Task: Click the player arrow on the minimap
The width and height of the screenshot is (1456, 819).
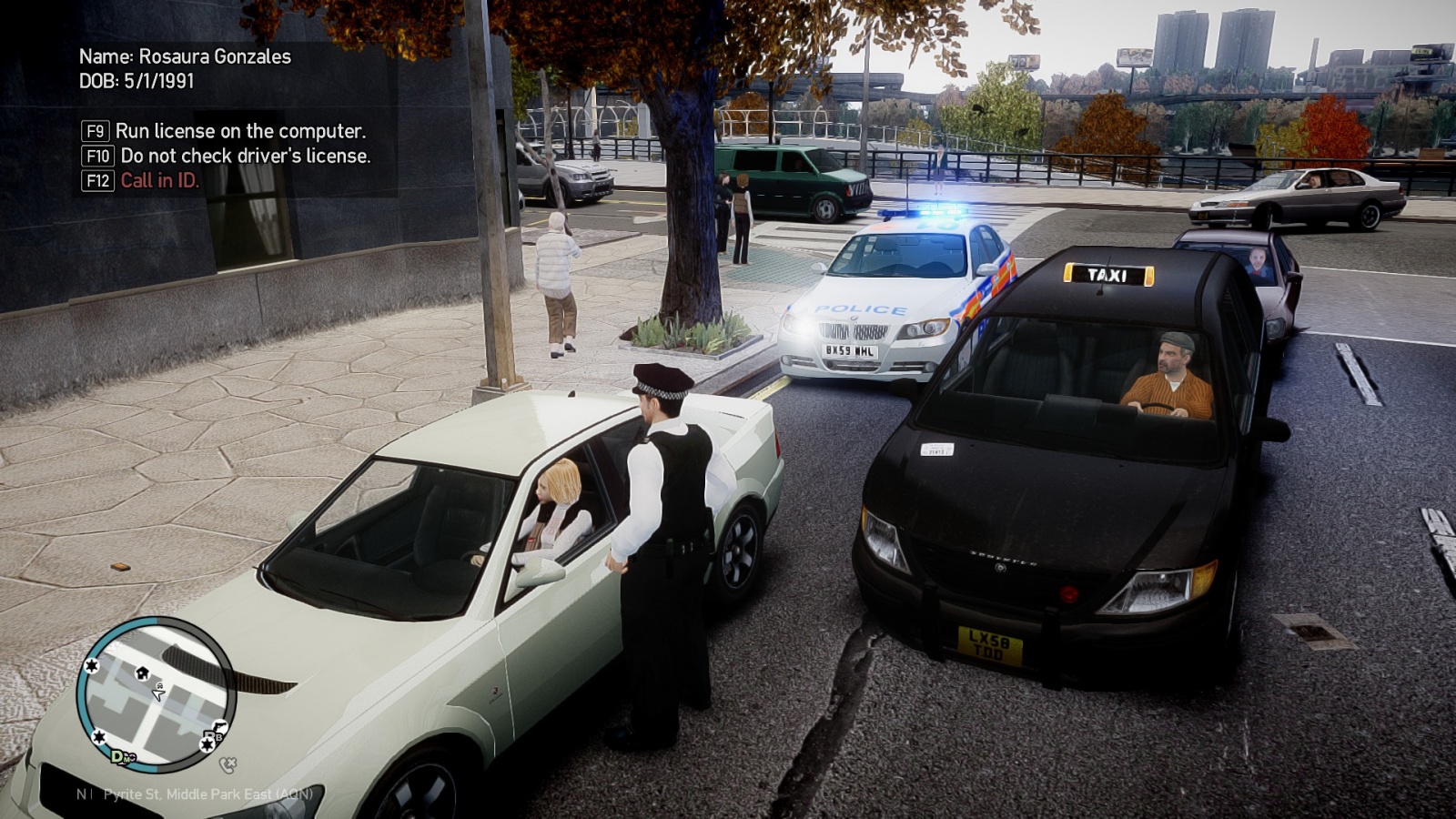Action: (x=158, y=693)
